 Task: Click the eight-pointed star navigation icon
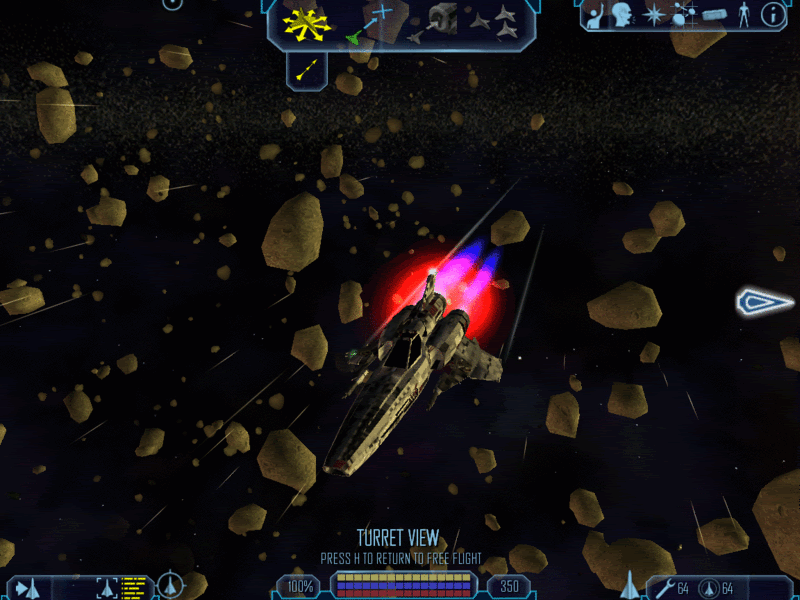[x=654, y=15]
